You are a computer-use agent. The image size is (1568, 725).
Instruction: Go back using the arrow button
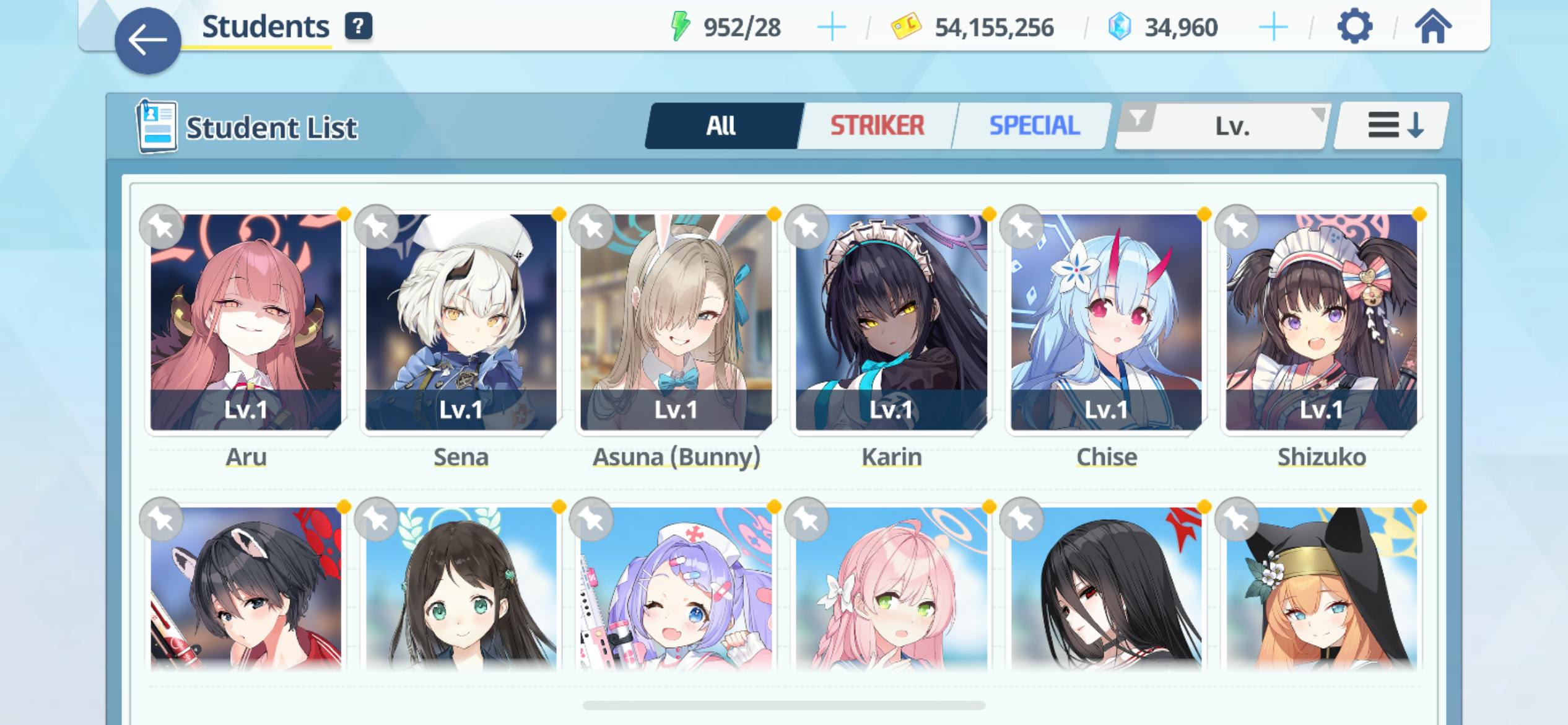[147, 41]
